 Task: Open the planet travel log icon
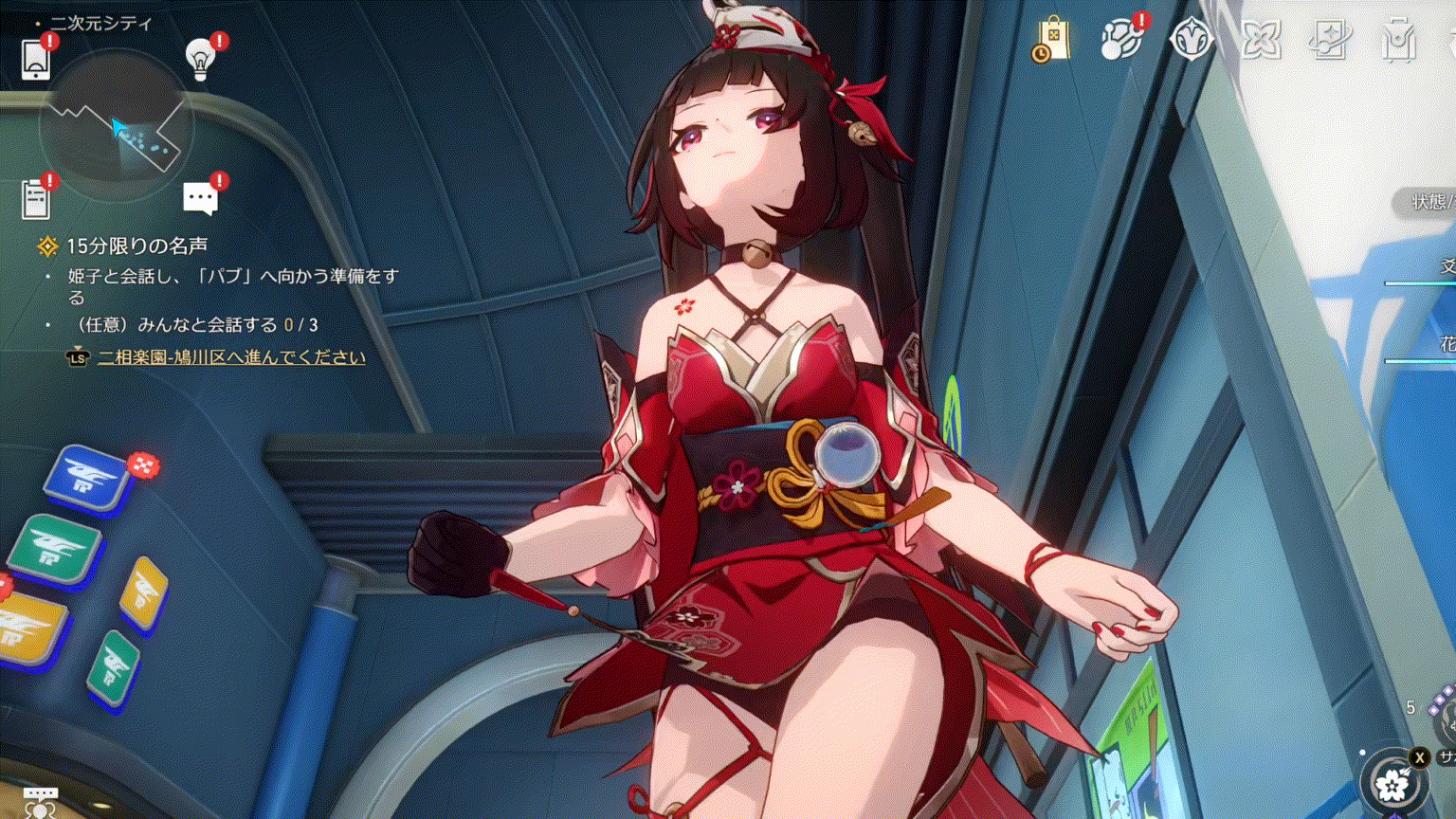tap(1121, 41)
